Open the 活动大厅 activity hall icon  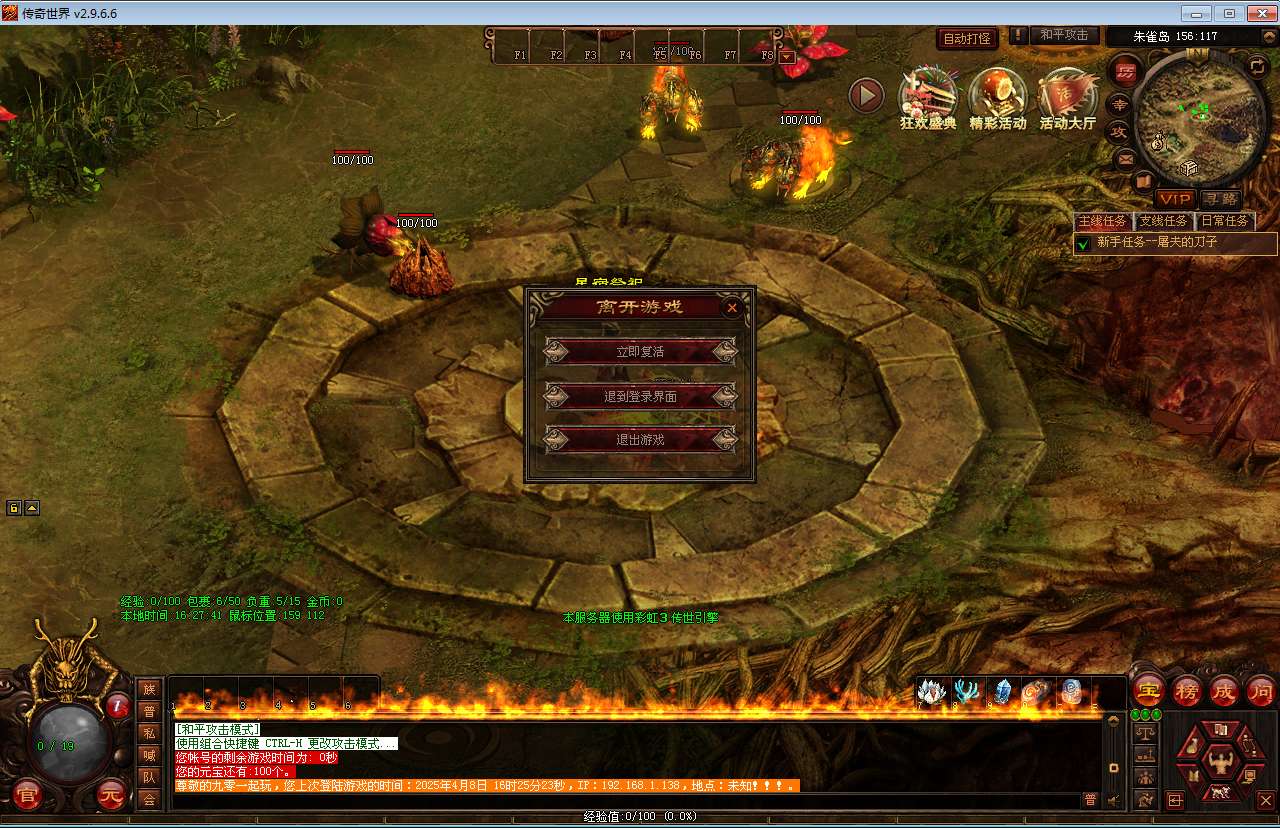coord(1067,97)
